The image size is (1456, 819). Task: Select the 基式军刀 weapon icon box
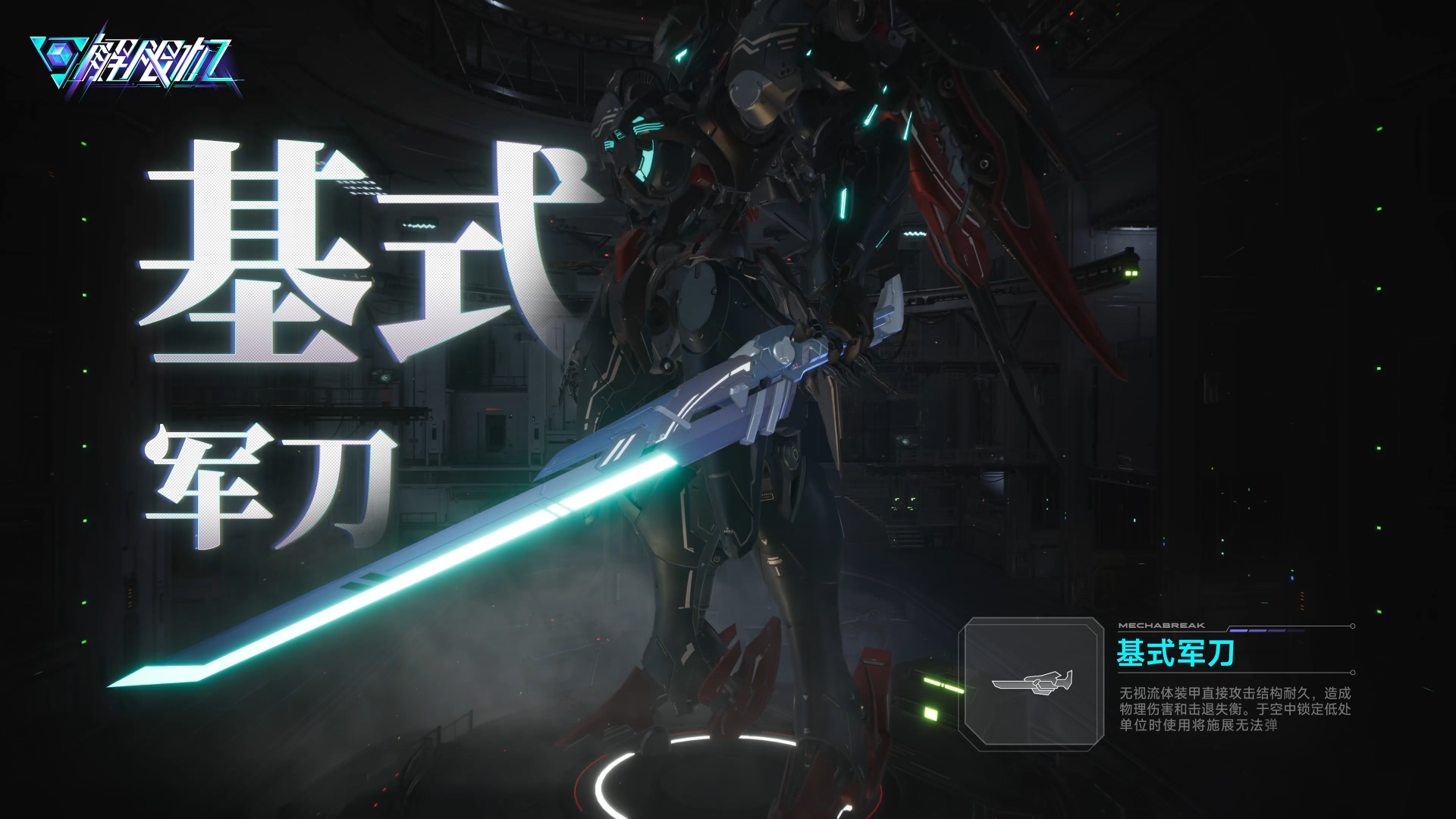(x=1031, y=683)
